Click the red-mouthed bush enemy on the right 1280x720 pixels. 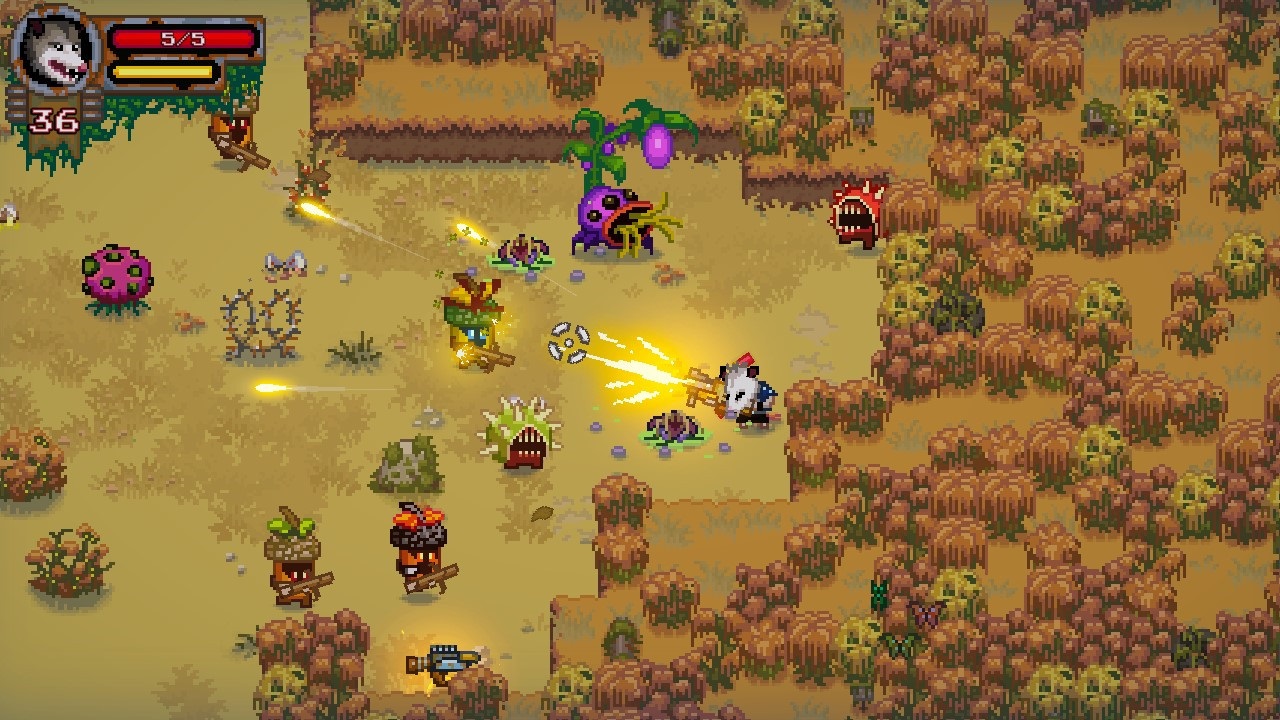point(855,210)
